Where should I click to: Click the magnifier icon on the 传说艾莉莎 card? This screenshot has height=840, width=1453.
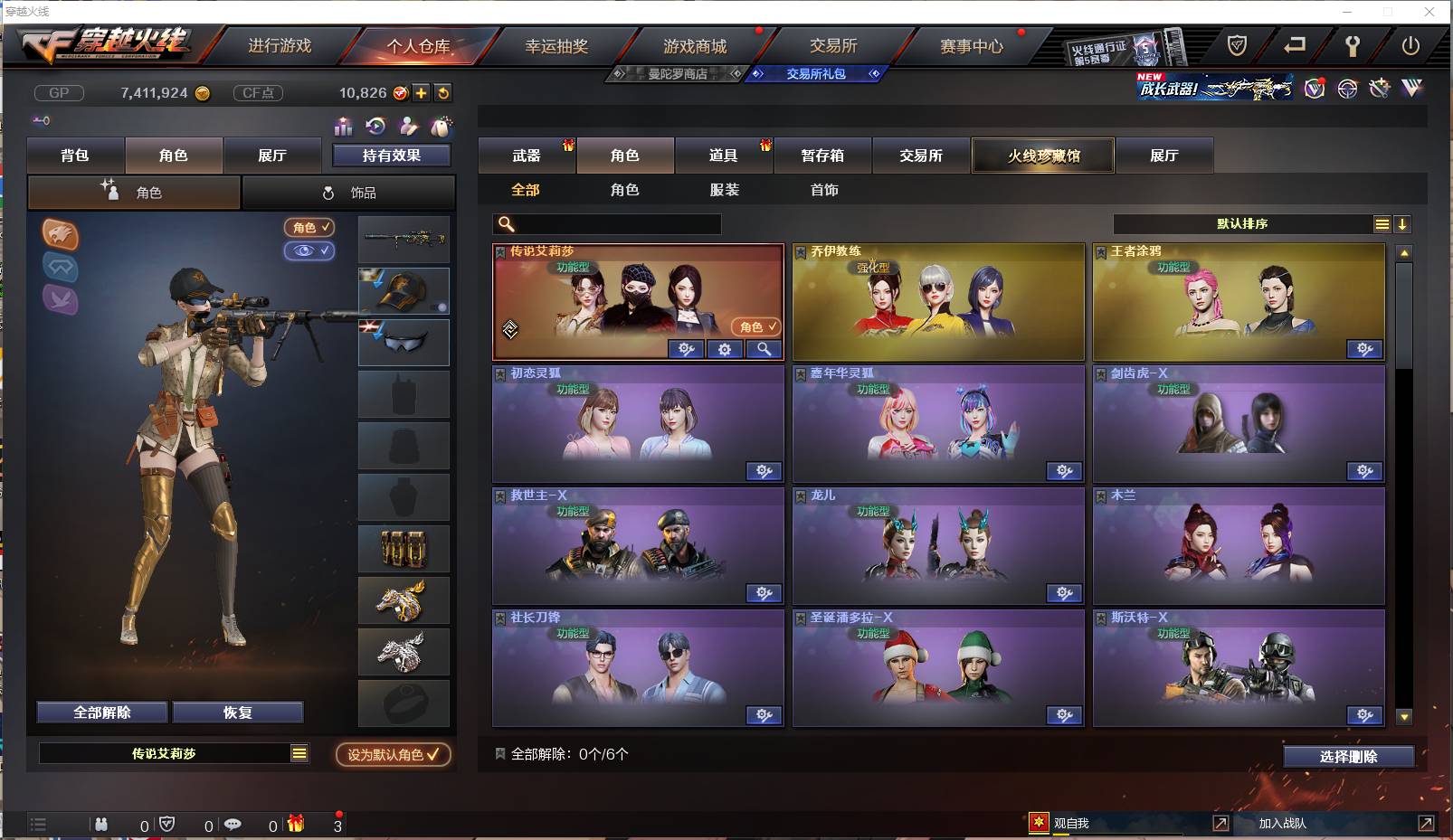pos(763,349)
